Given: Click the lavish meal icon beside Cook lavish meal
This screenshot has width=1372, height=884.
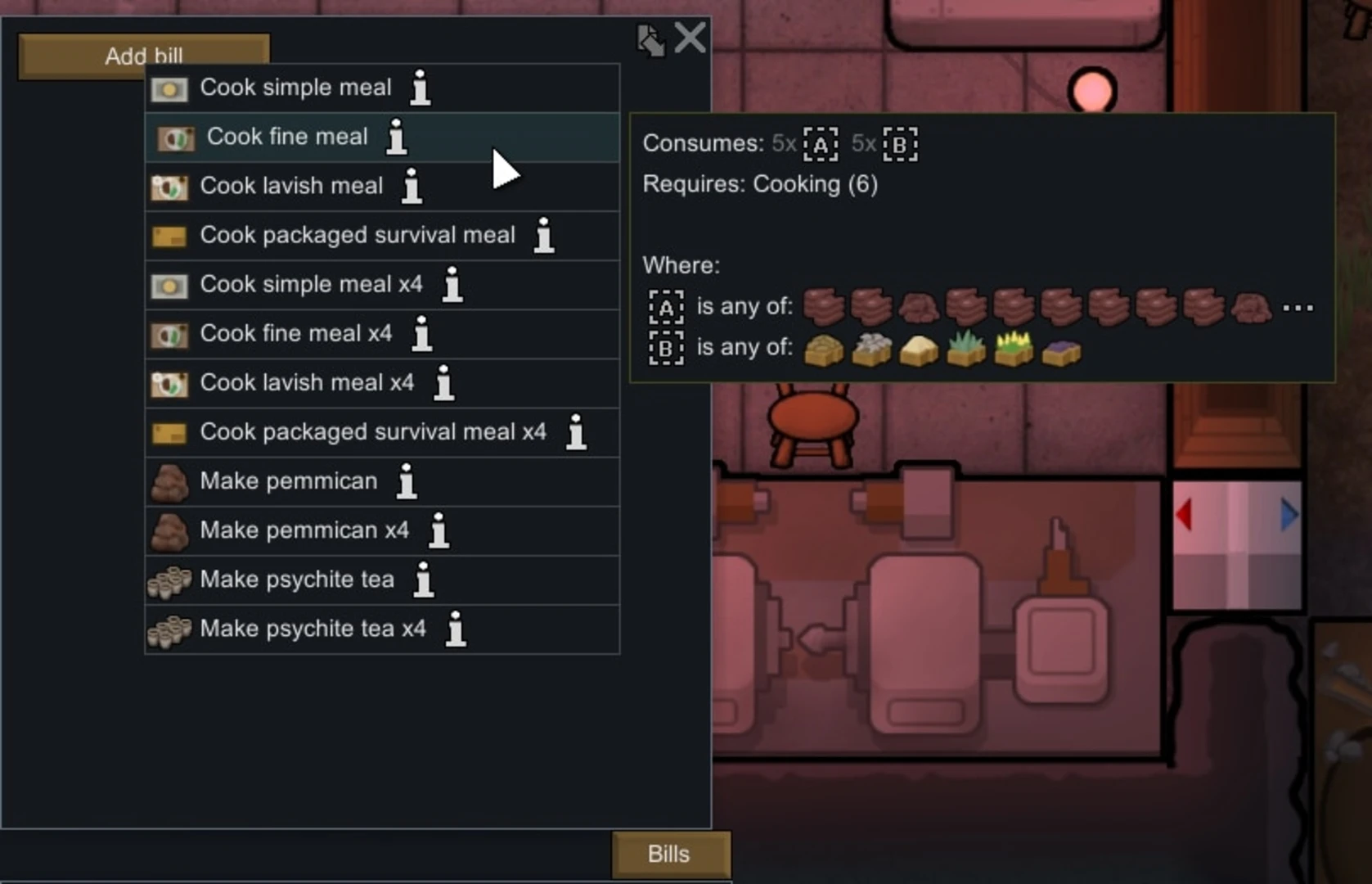Looking at the screenshot, I should click(169, 187).
